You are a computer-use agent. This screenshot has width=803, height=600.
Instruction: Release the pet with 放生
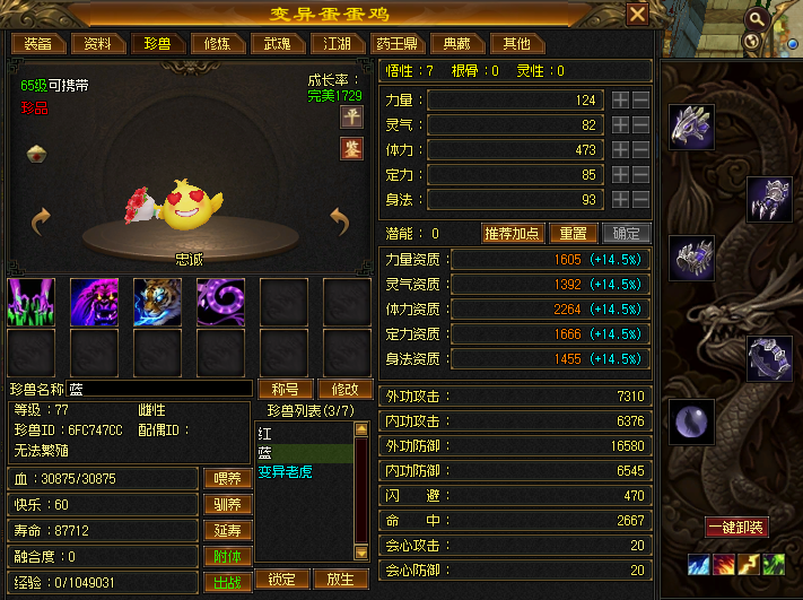(x=340, y=579)
